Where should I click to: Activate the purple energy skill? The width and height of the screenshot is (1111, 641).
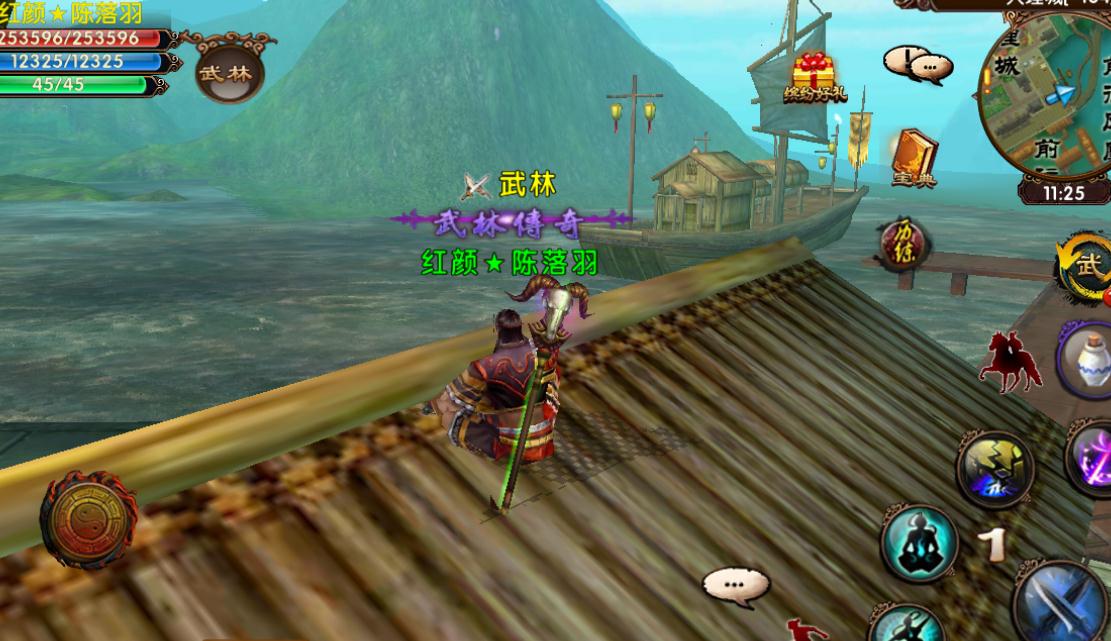pos(1091,458)
